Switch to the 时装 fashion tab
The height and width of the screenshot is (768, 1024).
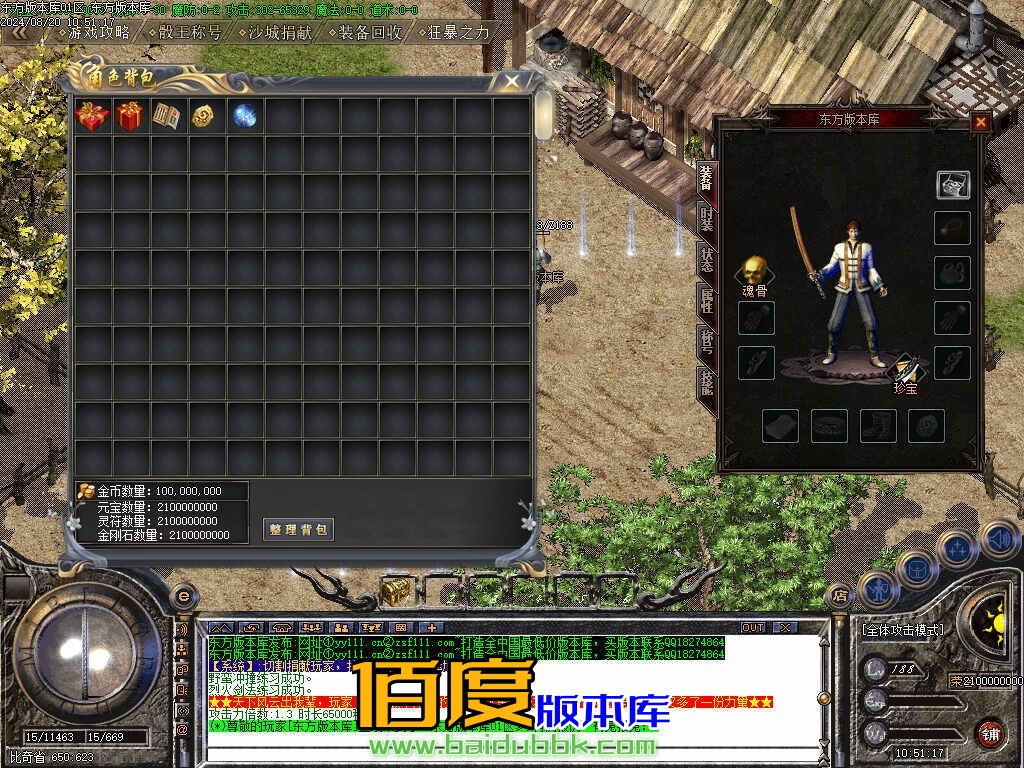706,220
